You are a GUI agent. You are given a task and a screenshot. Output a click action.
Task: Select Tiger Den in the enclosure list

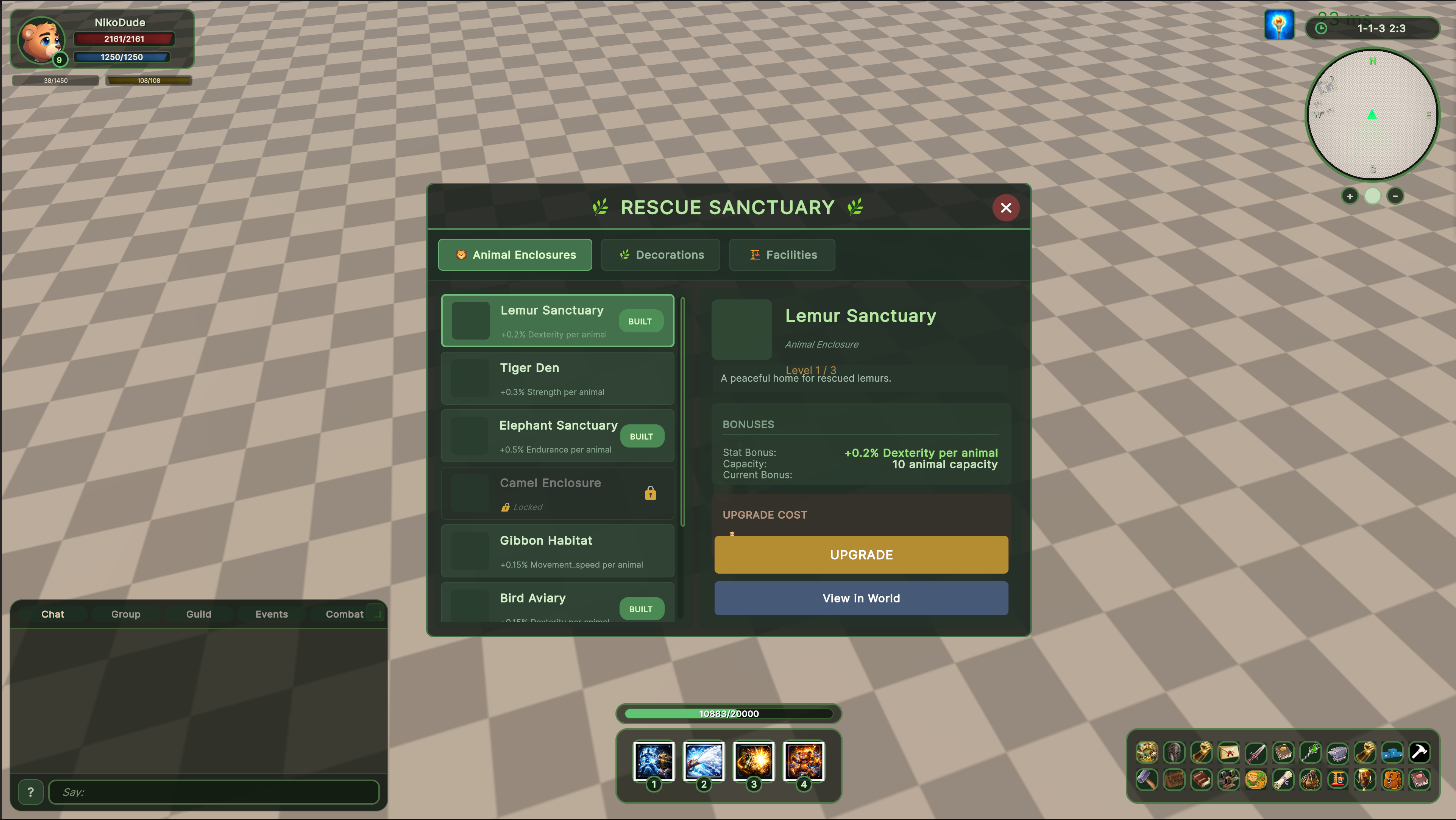tap(557, 378)
